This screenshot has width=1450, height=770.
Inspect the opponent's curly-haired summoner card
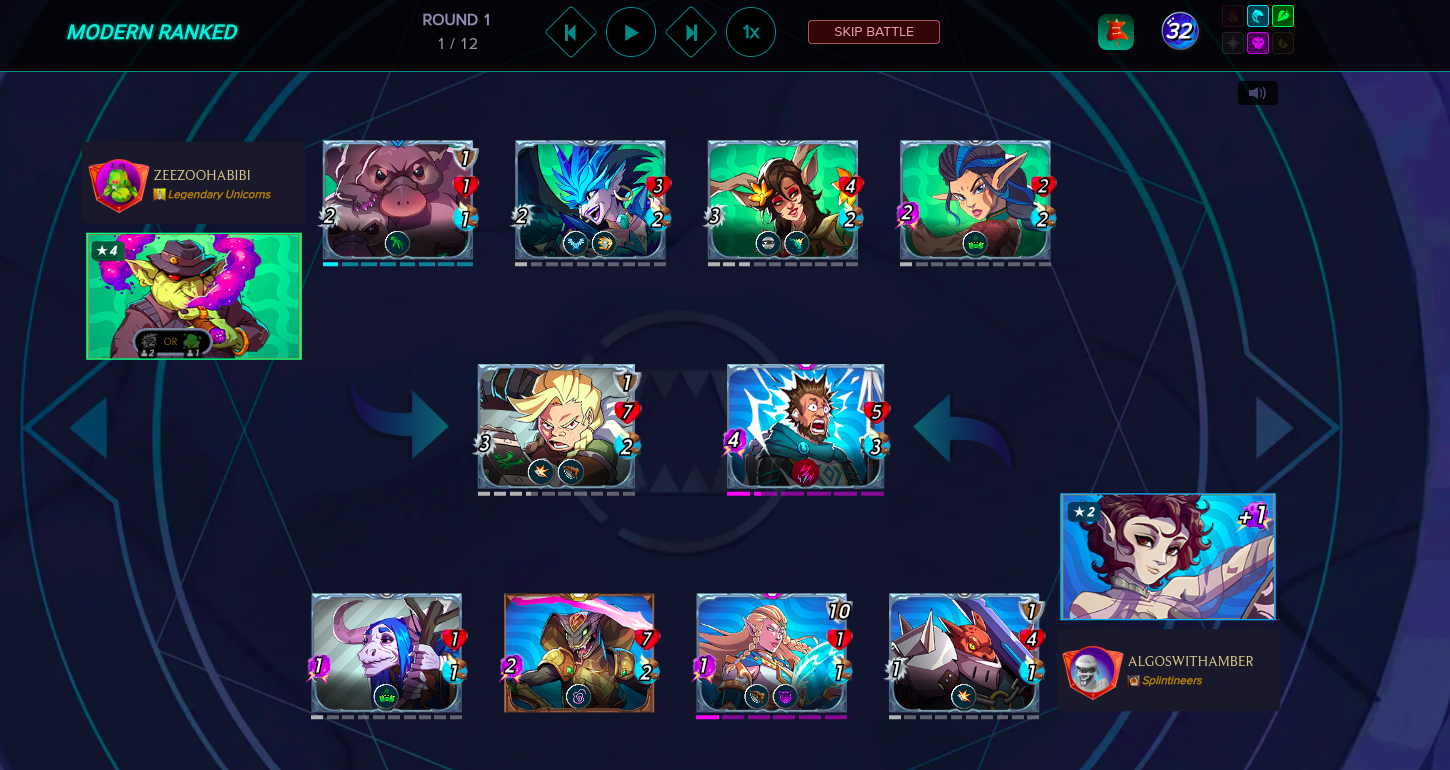tap(1167, 557)
